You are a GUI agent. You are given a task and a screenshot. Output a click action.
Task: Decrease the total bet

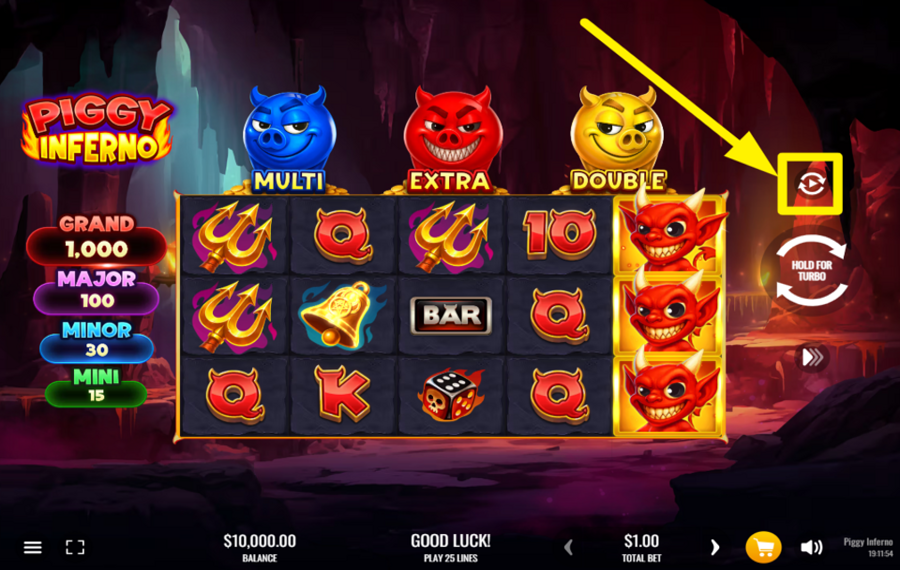click(x=569, y=547)
